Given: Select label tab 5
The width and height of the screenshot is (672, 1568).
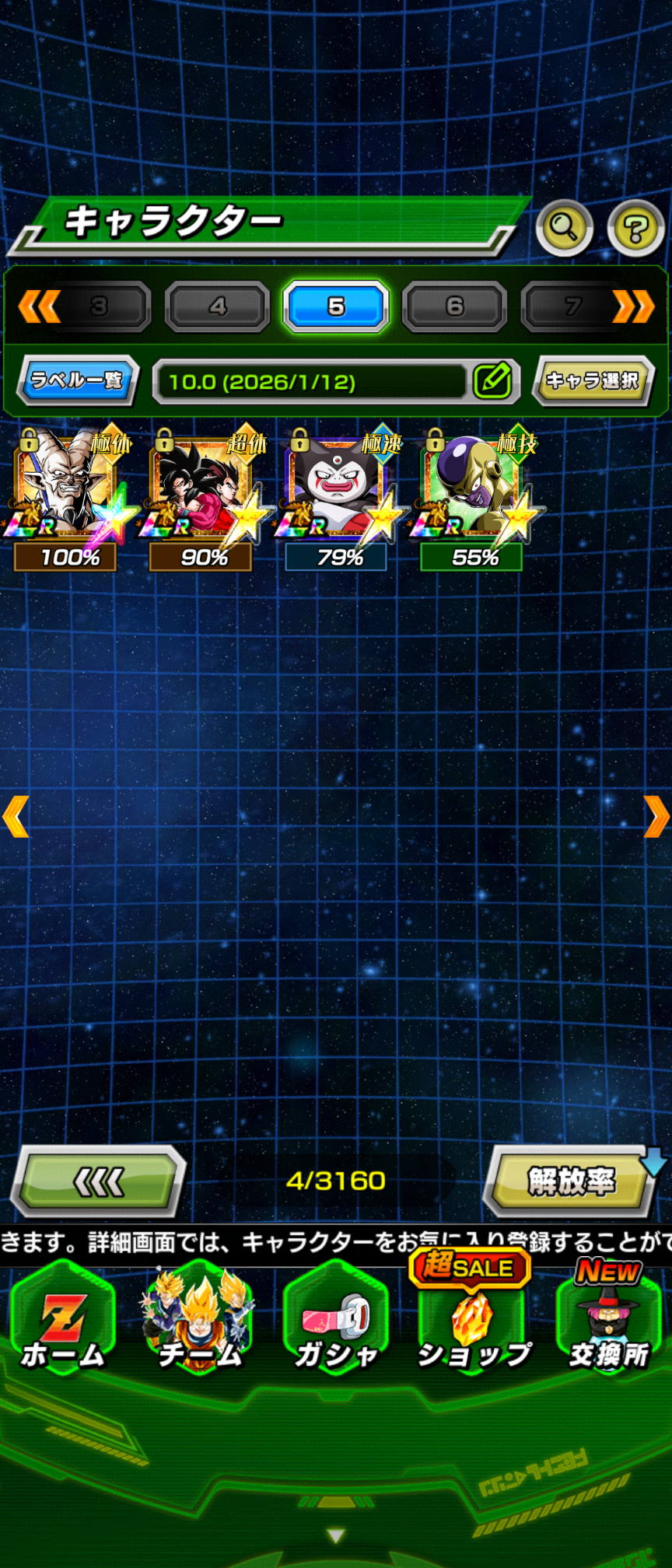Looking at the screenshot, I should point(336,307).
